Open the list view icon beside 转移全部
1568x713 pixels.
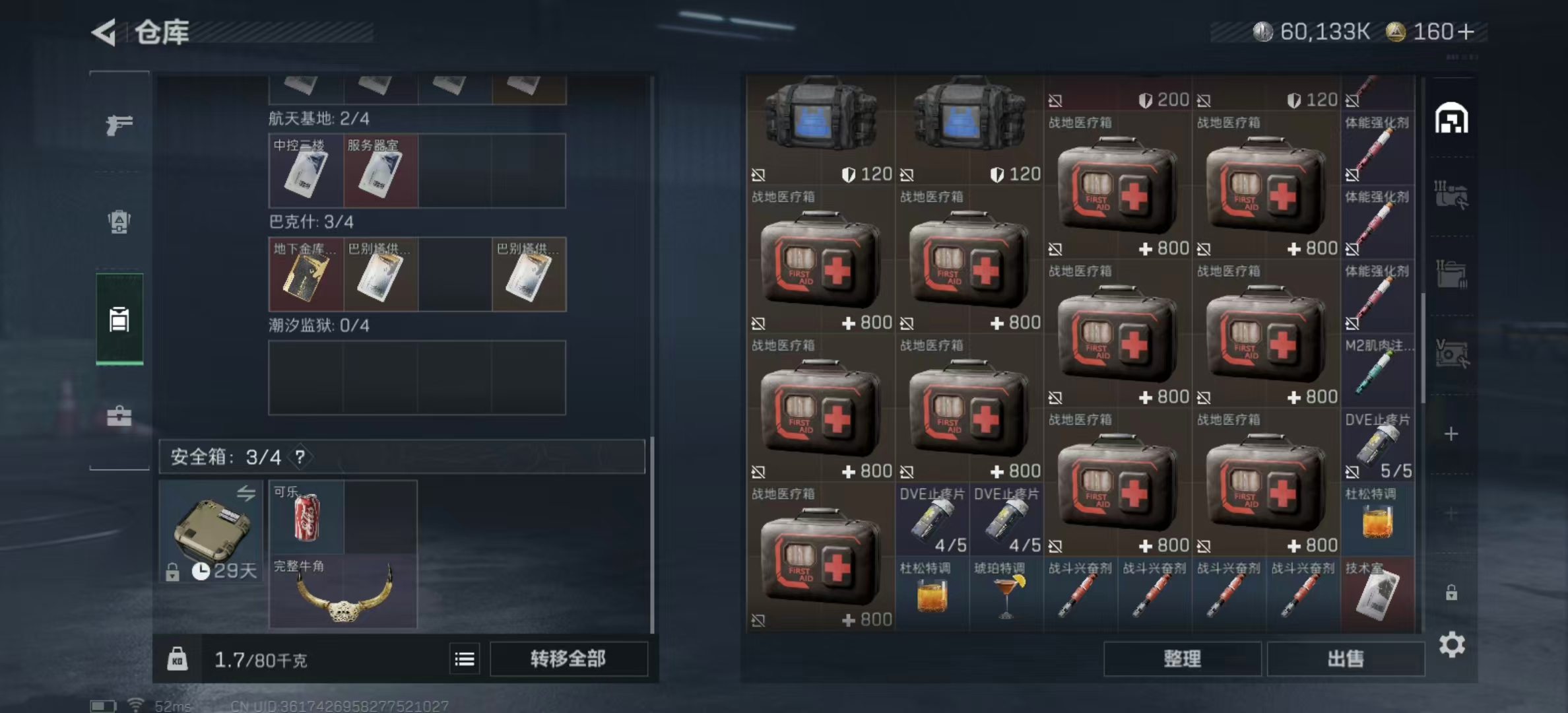pyautogui.click(x=465, y=659)
